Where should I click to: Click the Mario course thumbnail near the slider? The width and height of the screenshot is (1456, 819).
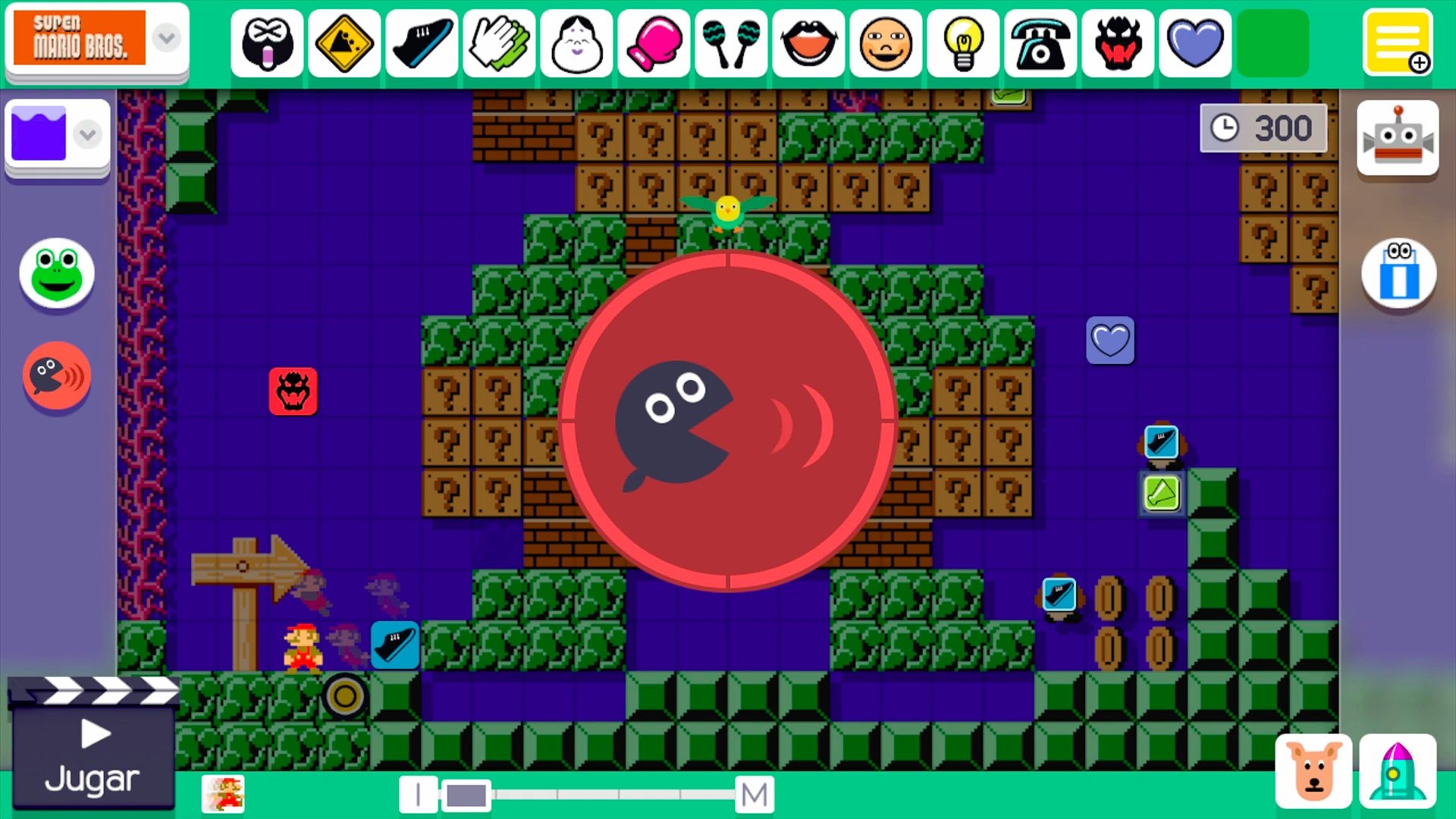coord(224,793)
